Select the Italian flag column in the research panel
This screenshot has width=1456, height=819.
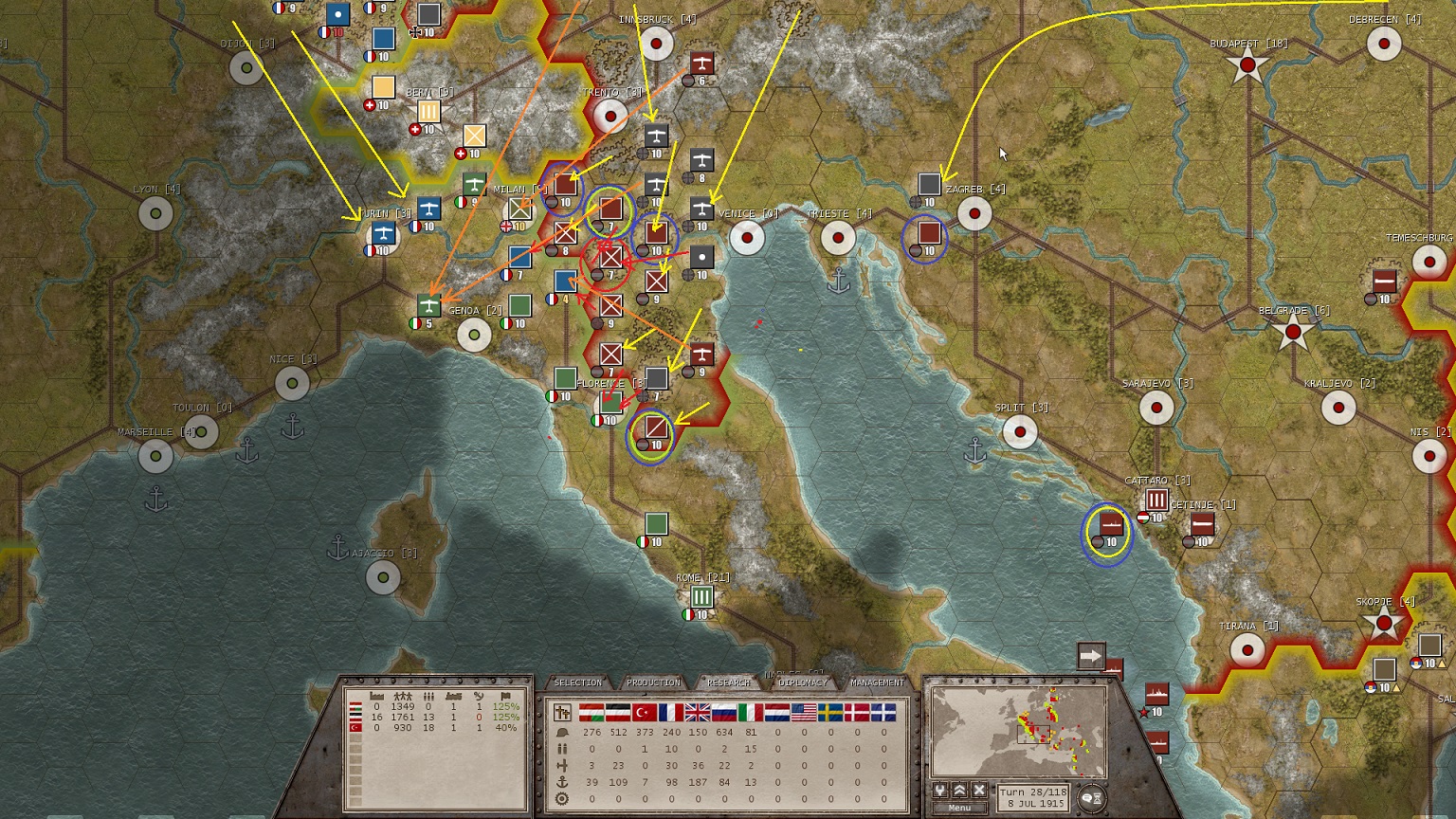tap(750, 713)
